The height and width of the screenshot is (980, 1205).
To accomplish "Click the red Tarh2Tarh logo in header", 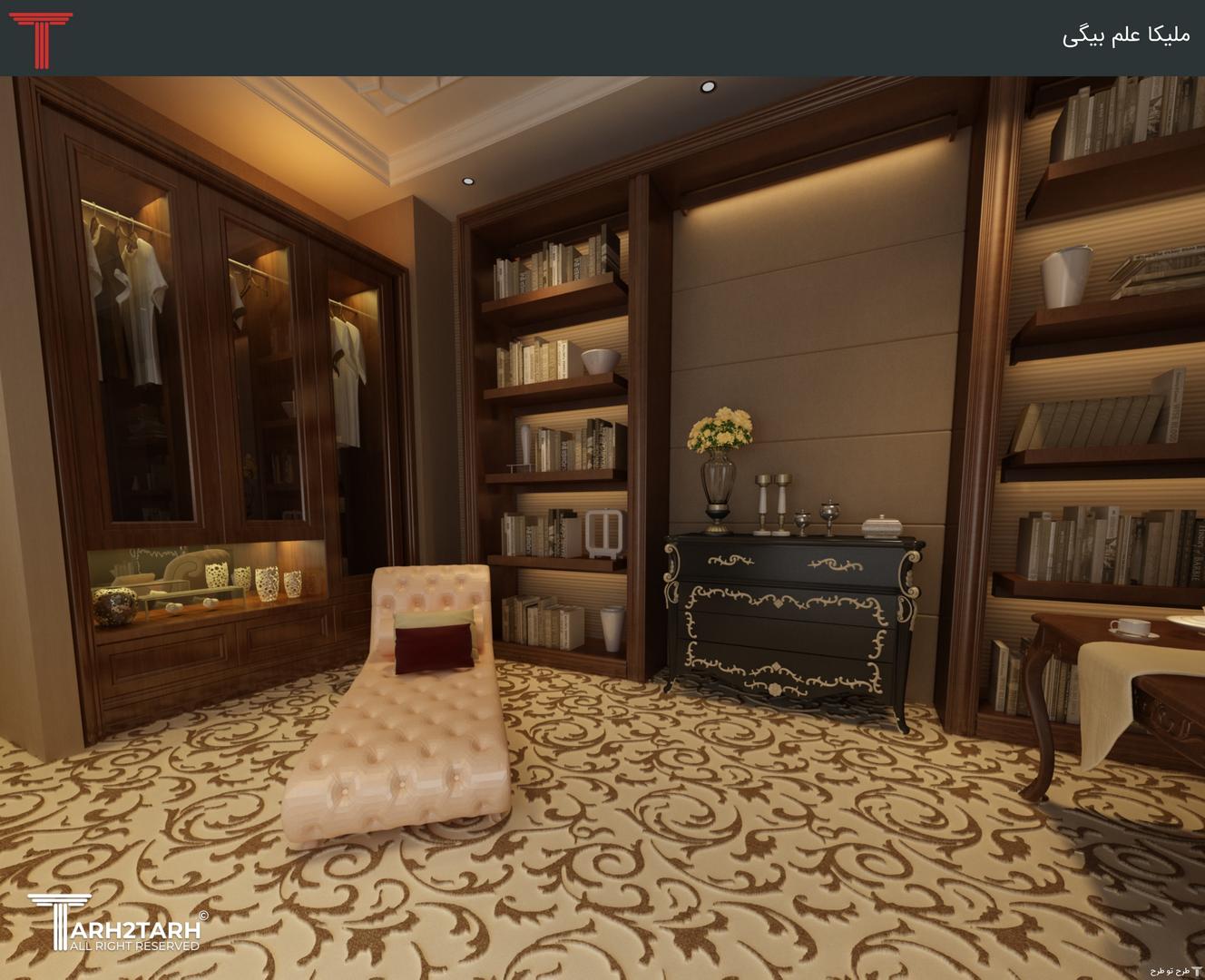I will coord(40,39).
